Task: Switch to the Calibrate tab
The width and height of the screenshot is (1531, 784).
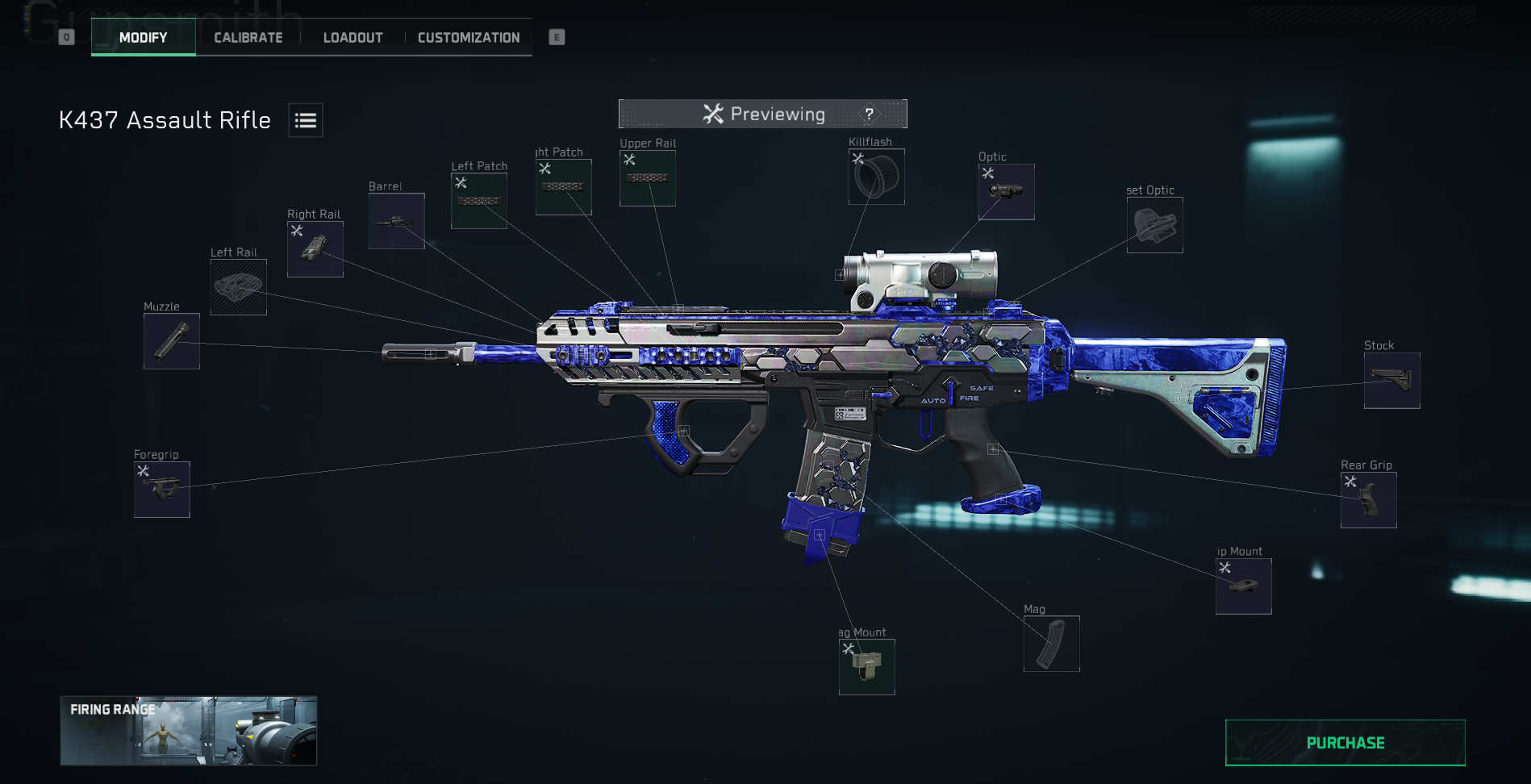Action: pyautogui.click(x=248, y=37)
